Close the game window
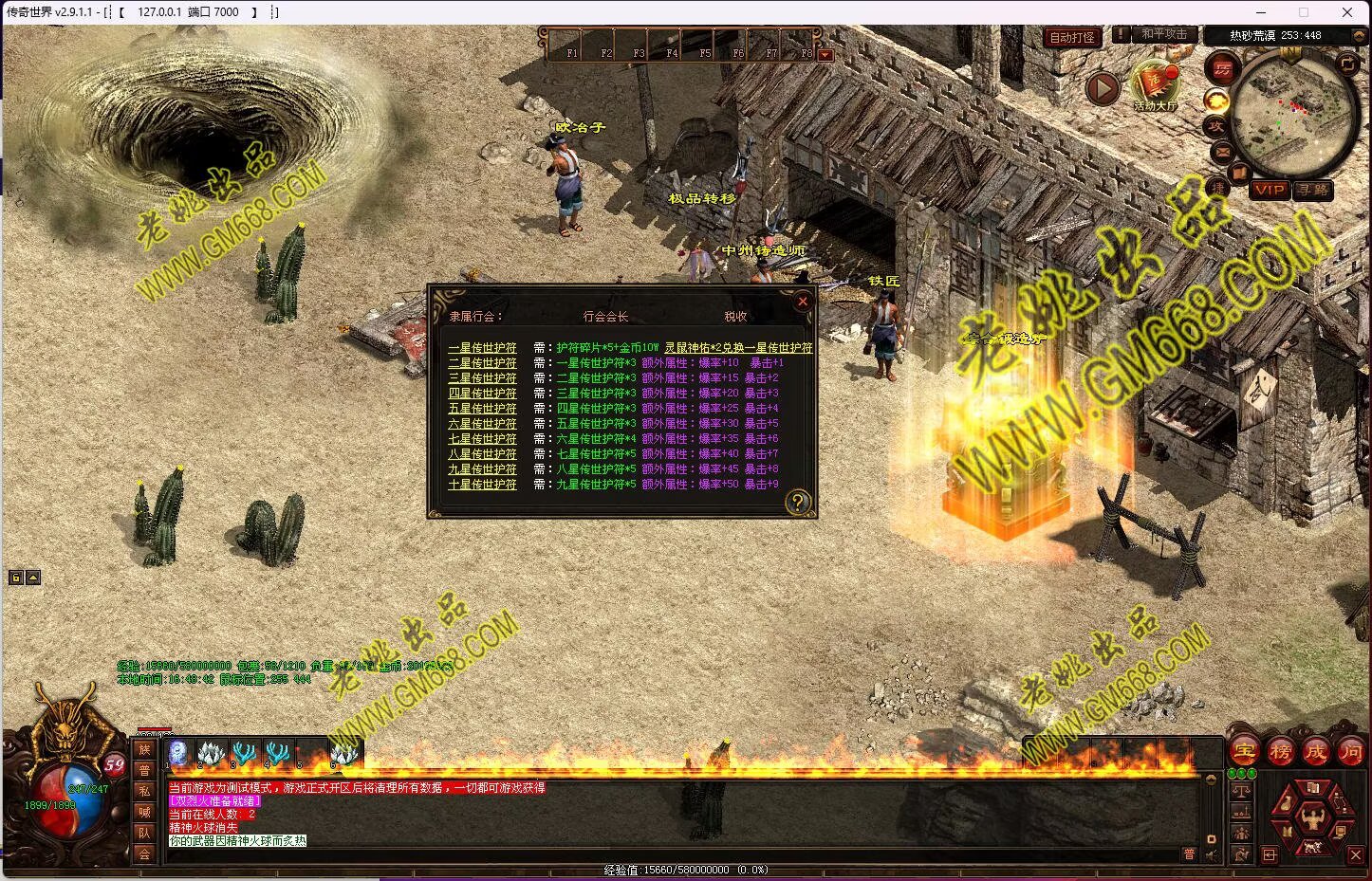 pos(1346,12)
